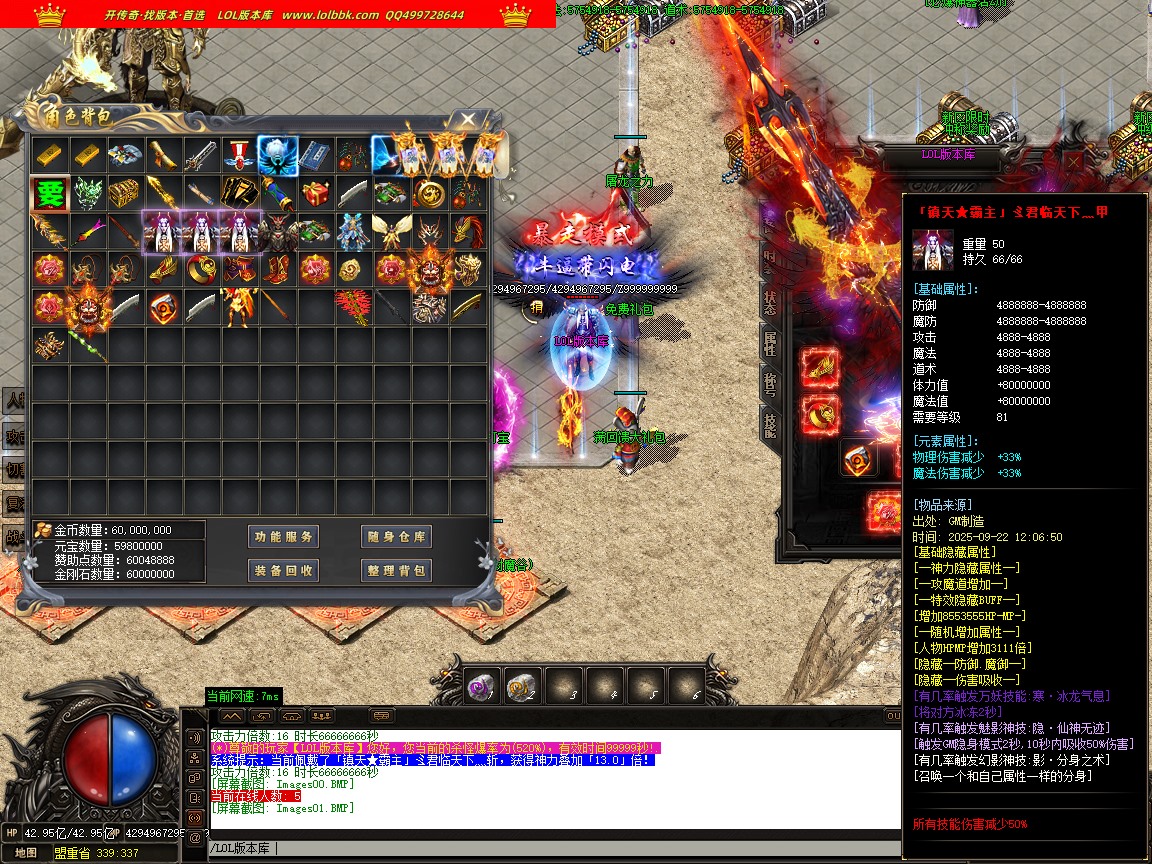Open the 功能服务 function services button

[x=283, y=537]
